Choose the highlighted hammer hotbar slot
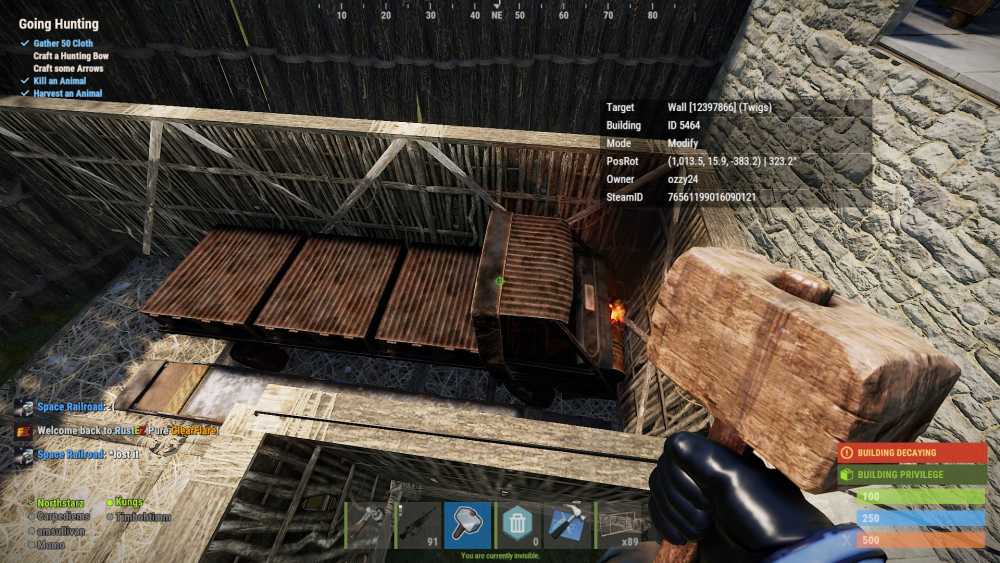1000x563 pixels. click(467, 525)
